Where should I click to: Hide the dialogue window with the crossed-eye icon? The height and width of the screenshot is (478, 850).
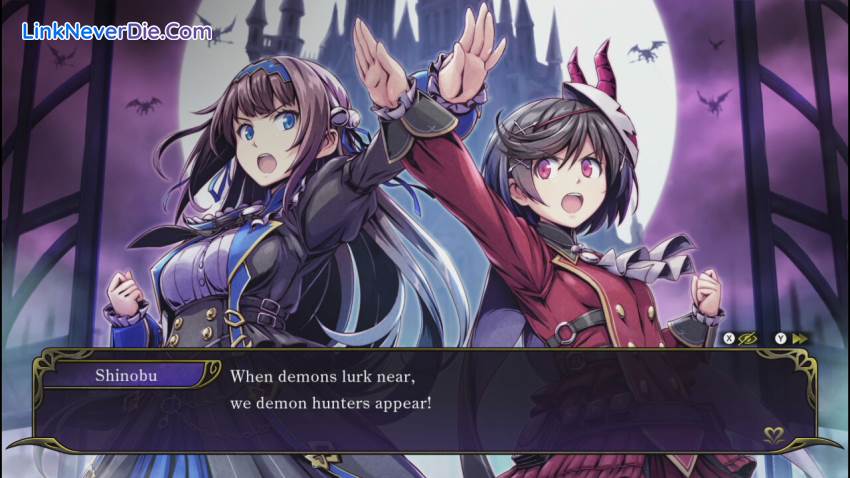tap(747, 339)
